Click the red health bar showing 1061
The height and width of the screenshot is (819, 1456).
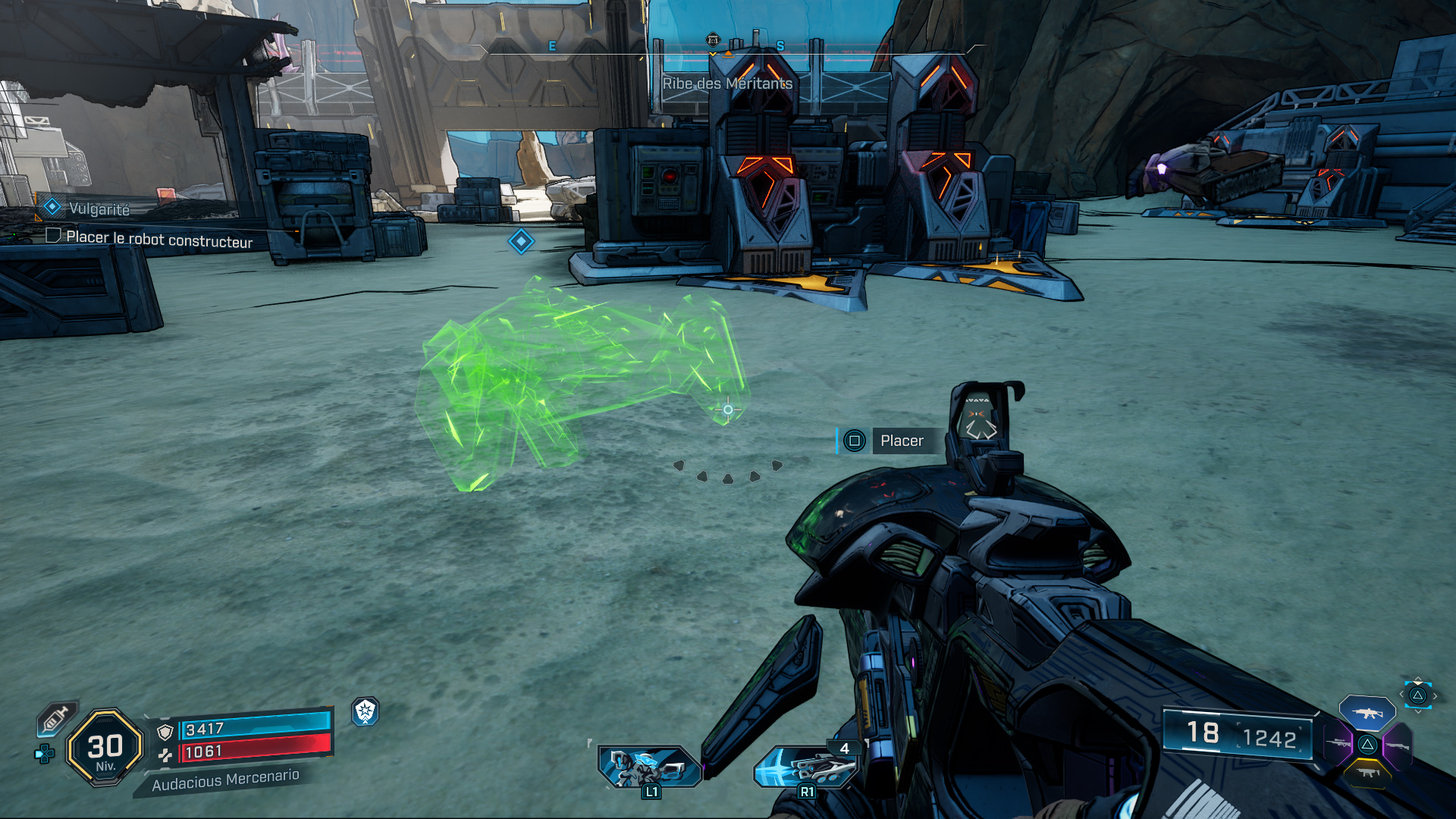point(250,752)
